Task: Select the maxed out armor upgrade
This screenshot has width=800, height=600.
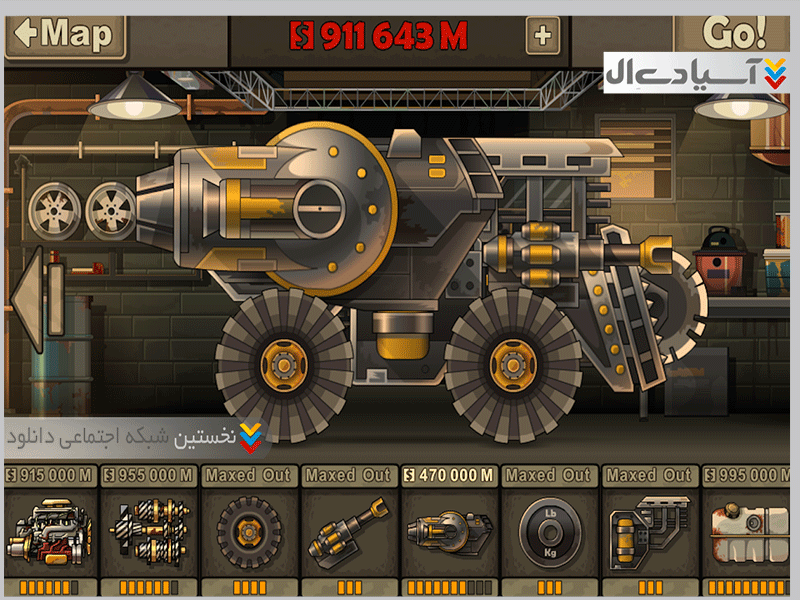Action: (x=649, y=530)
